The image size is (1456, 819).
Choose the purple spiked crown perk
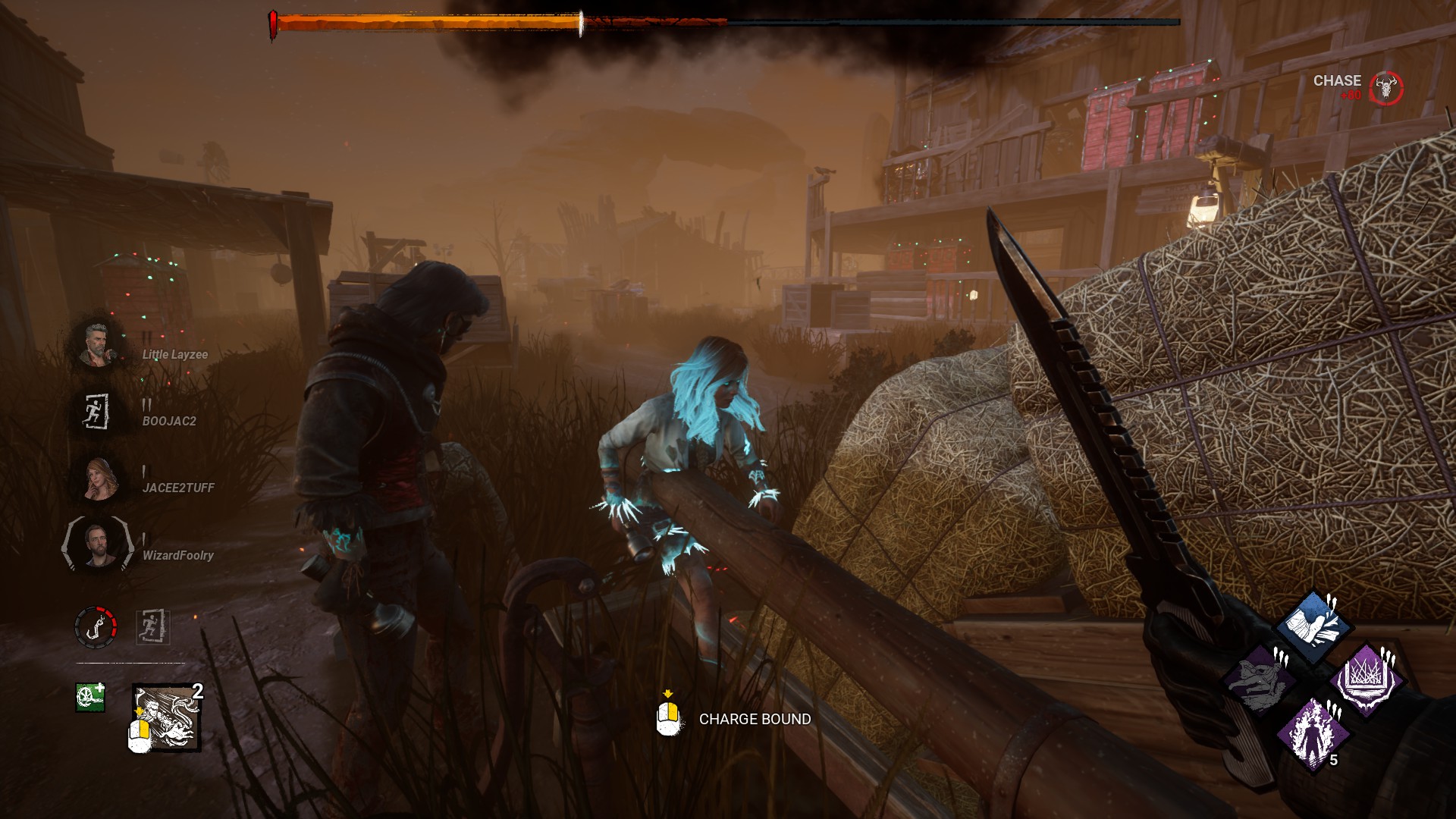[1367, 679]
